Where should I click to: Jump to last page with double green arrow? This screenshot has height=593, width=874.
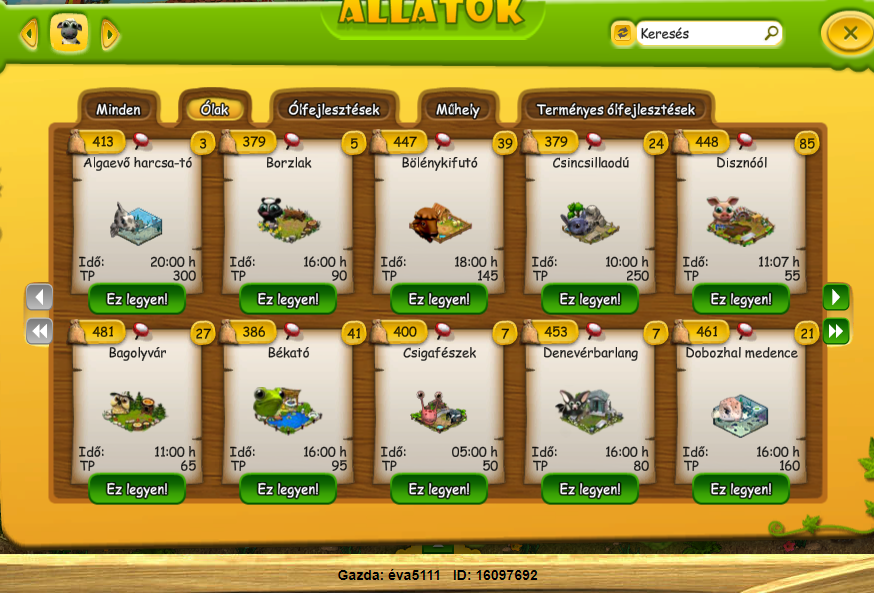(836, 331)
